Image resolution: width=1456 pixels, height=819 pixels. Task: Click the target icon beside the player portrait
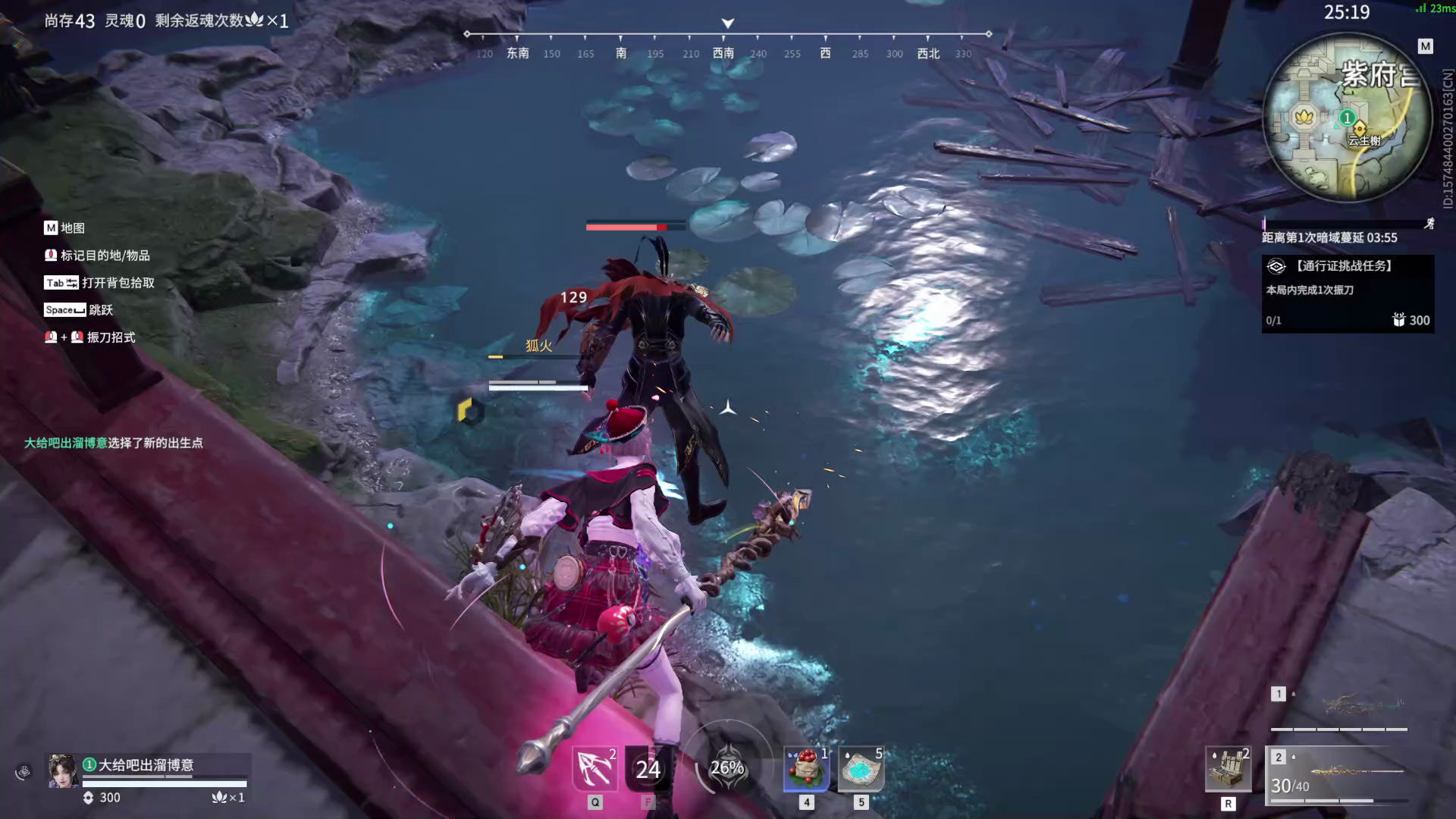click(24, 772)
